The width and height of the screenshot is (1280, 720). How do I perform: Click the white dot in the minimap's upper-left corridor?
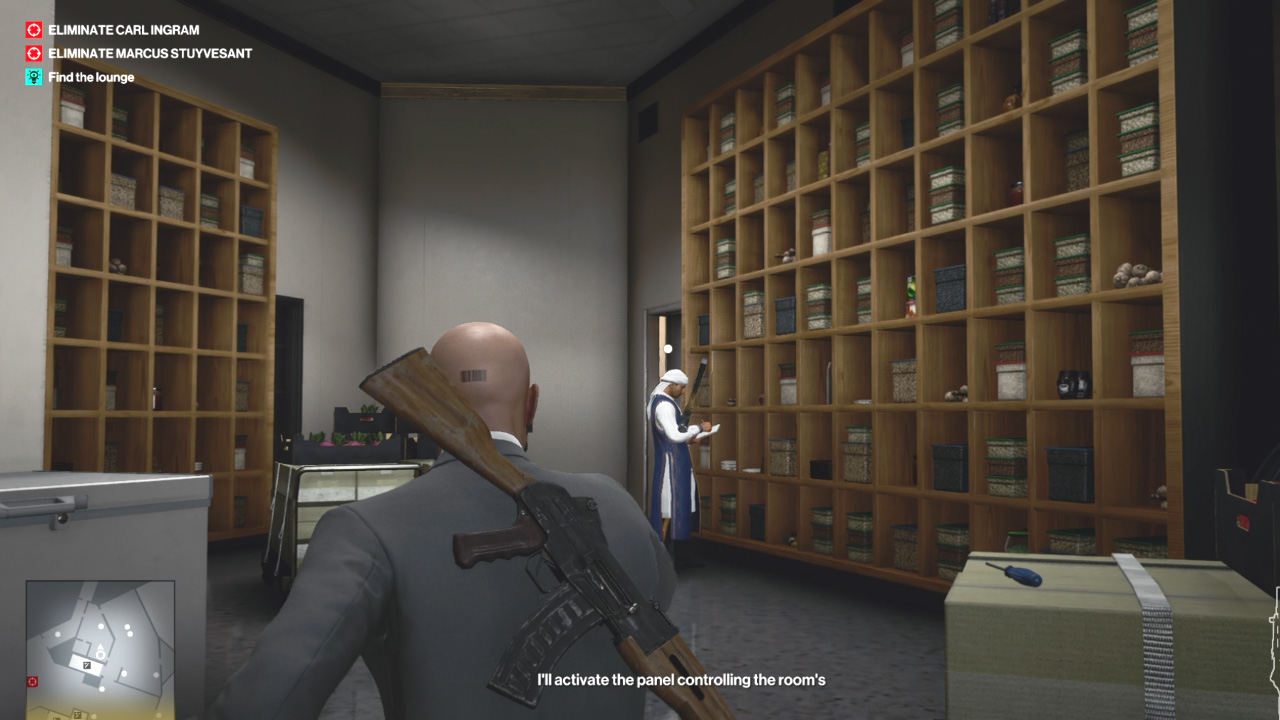(x=57, y=634)
